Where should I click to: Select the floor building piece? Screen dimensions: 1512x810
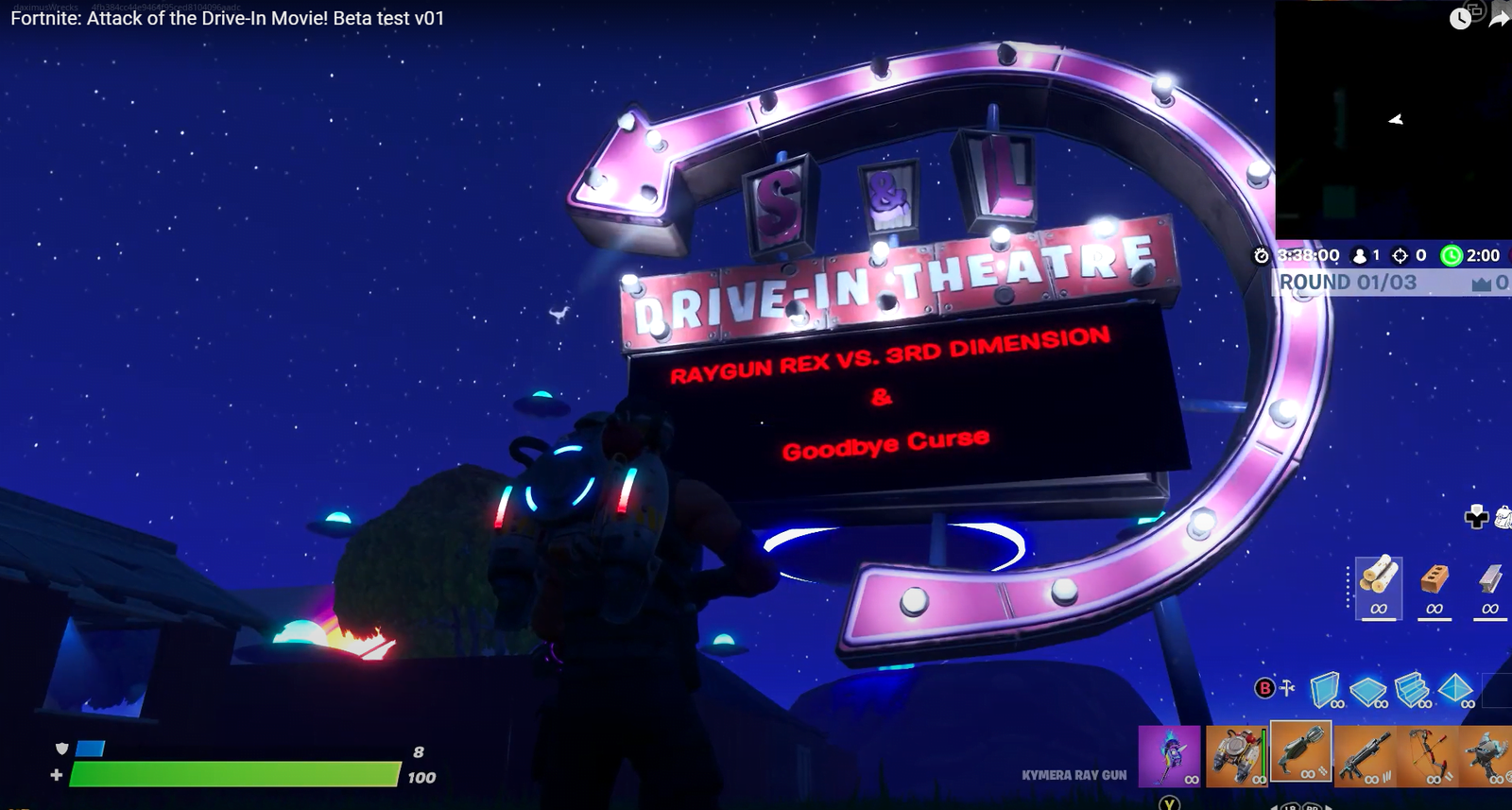point(1367,691)
